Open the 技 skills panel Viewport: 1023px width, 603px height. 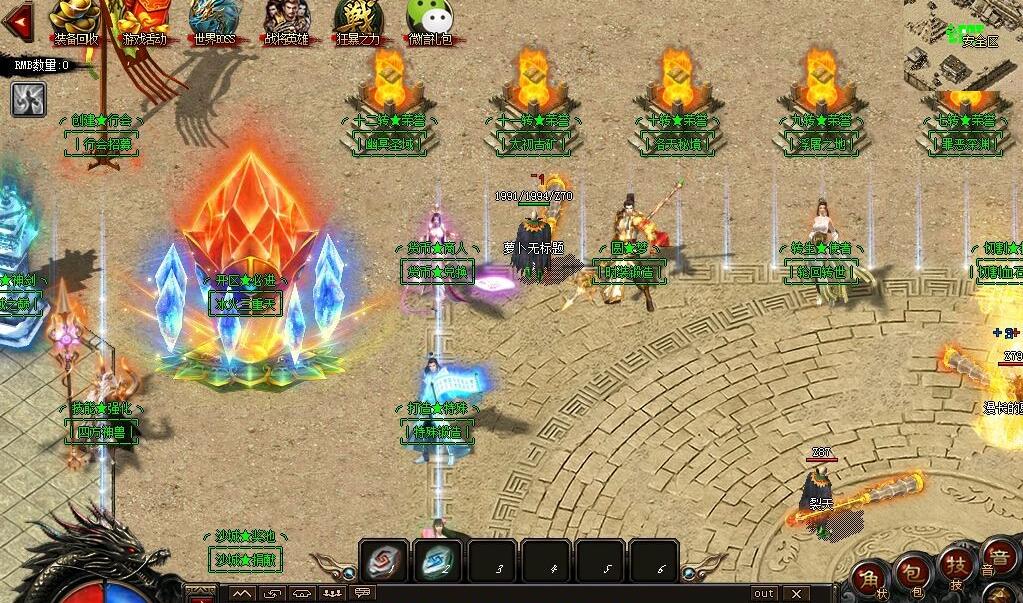[x=956, y=566]
